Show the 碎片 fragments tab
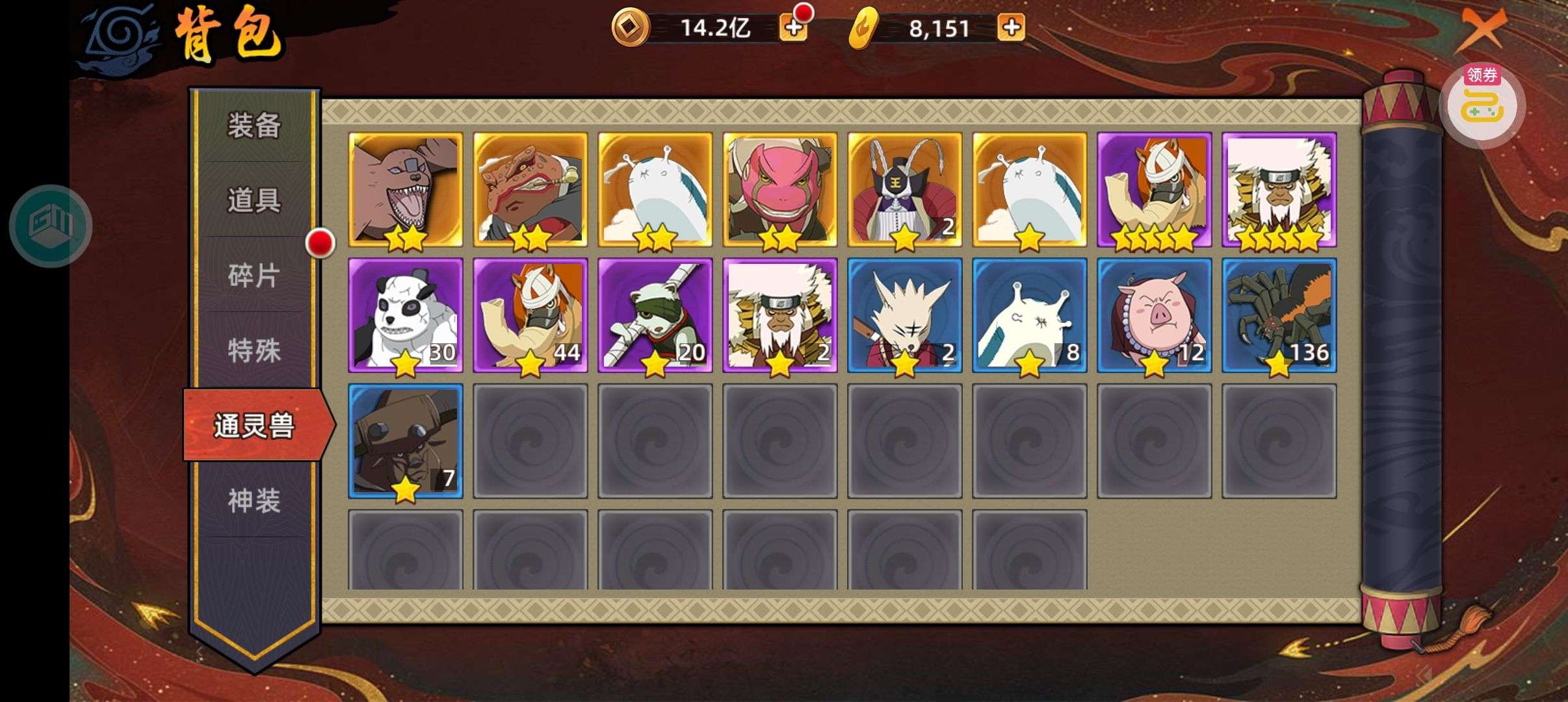 click(254, 276)
